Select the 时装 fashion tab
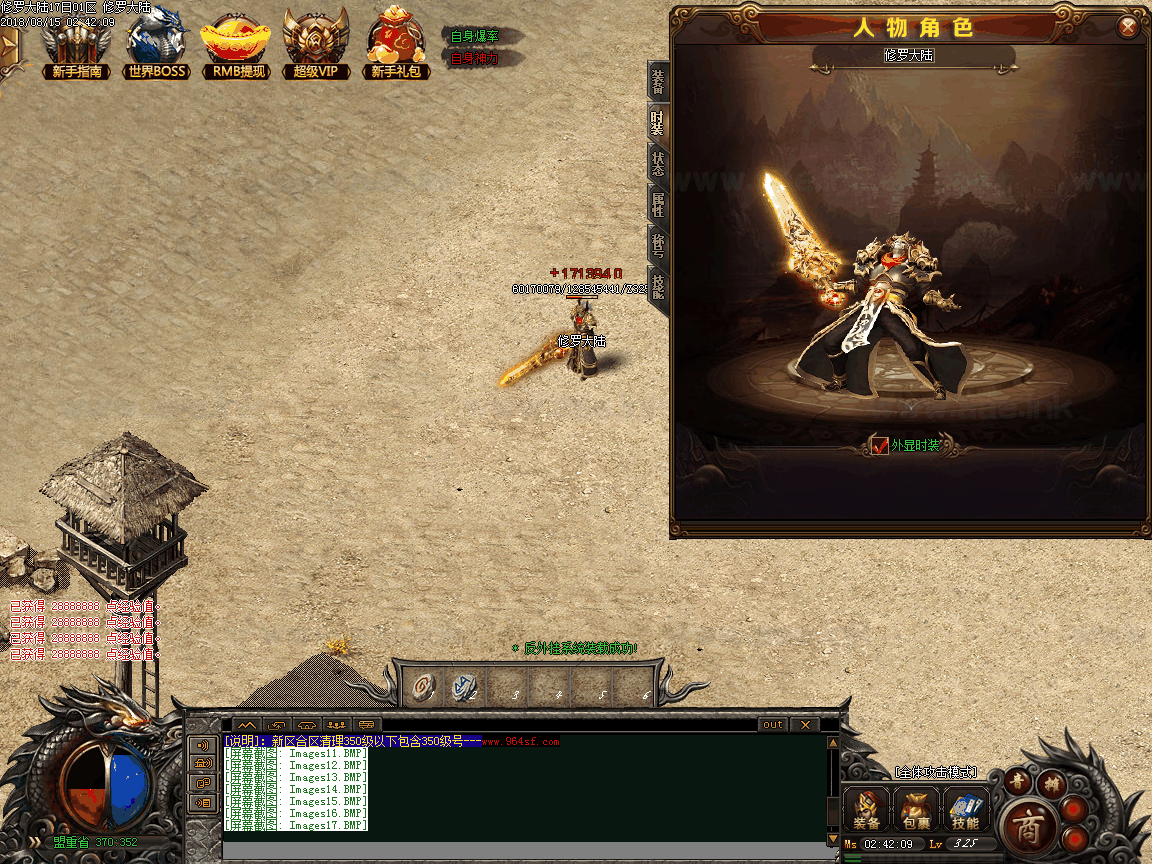The height and width of the screenshot is (864, 1152). pyautogui.click(x=657, y=122)
